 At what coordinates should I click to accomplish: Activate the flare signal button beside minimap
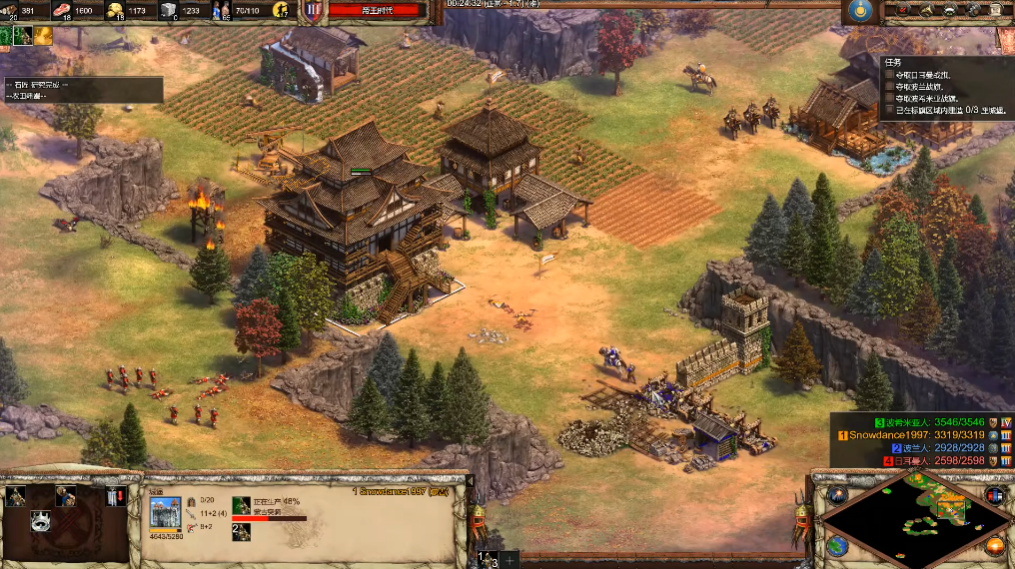(x=838, y=495)
